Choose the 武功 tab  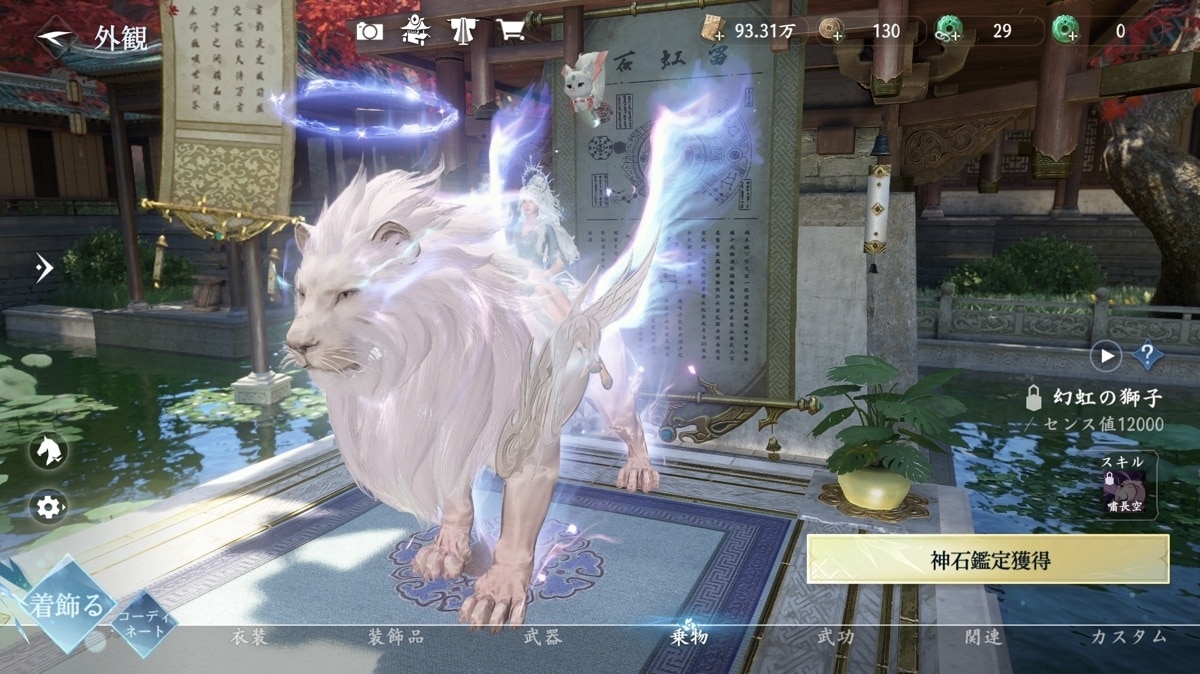[x=836, y=637]
